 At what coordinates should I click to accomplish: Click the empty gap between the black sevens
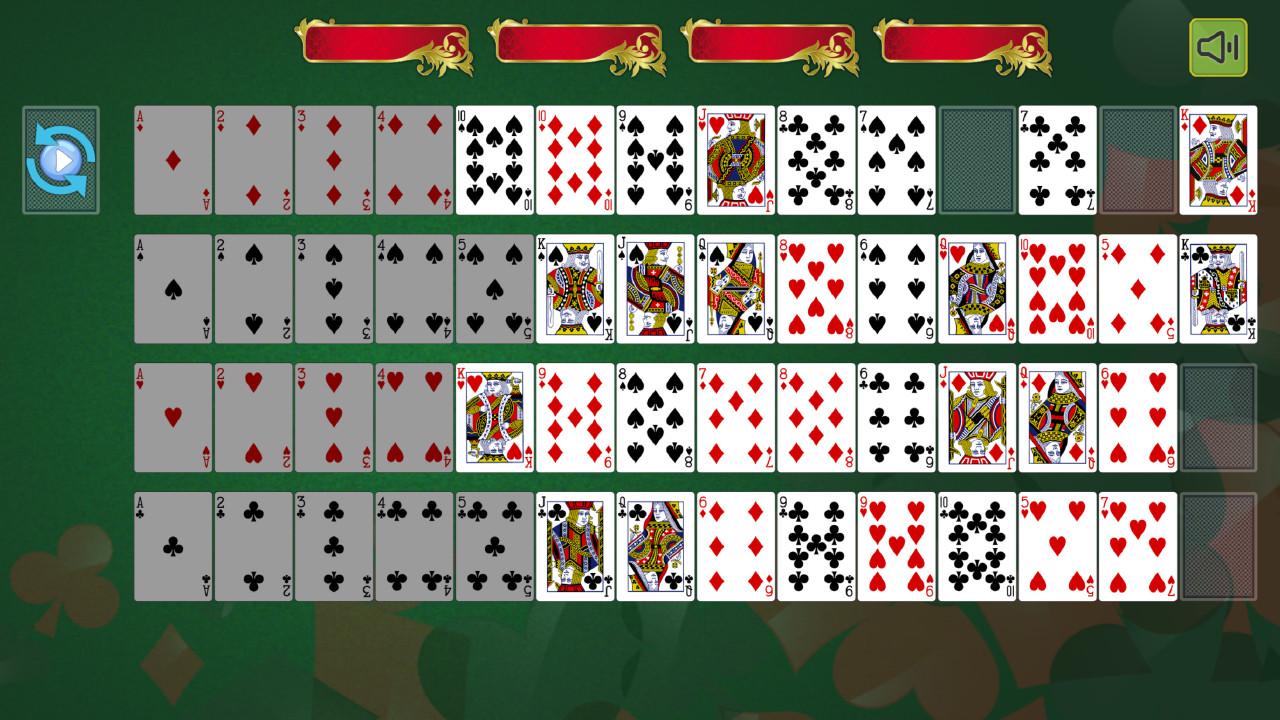(x=977, y=159)
